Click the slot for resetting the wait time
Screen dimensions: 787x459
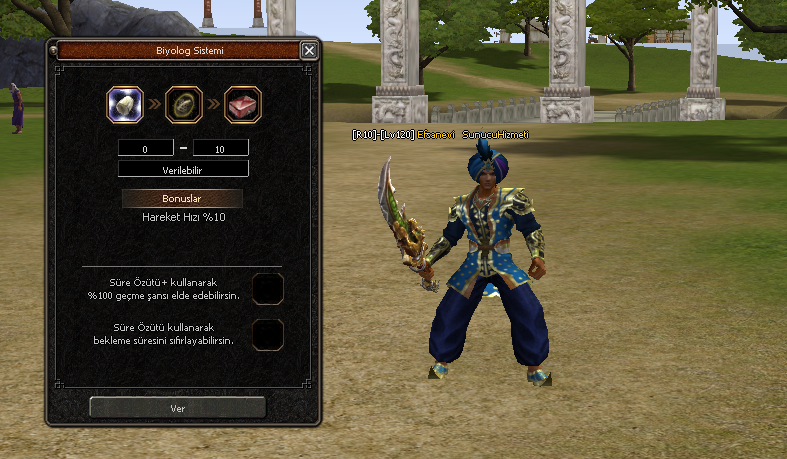268,334
